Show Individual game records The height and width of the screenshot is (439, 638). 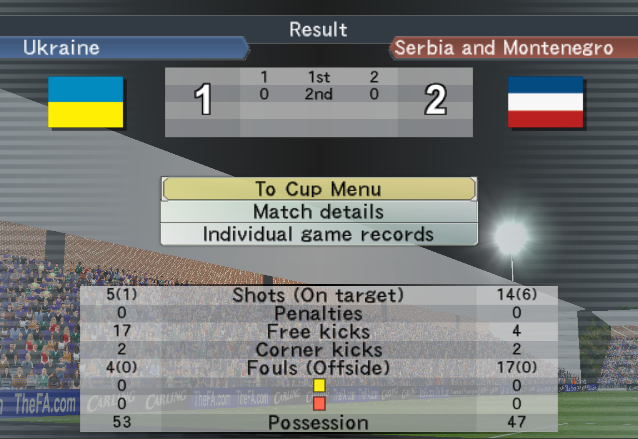[318, 234]
